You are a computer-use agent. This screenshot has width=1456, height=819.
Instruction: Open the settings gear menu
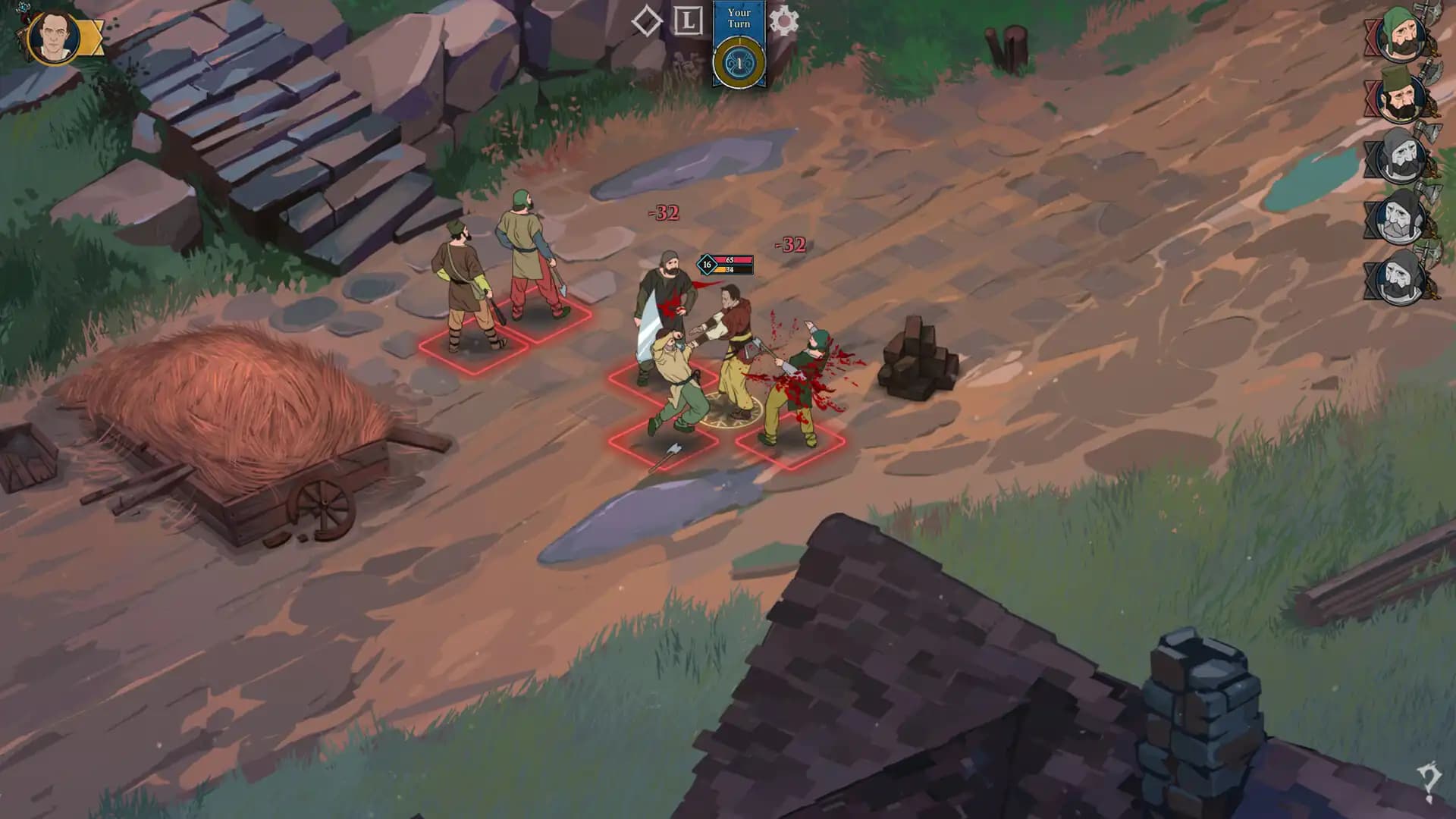click(783, 22)
